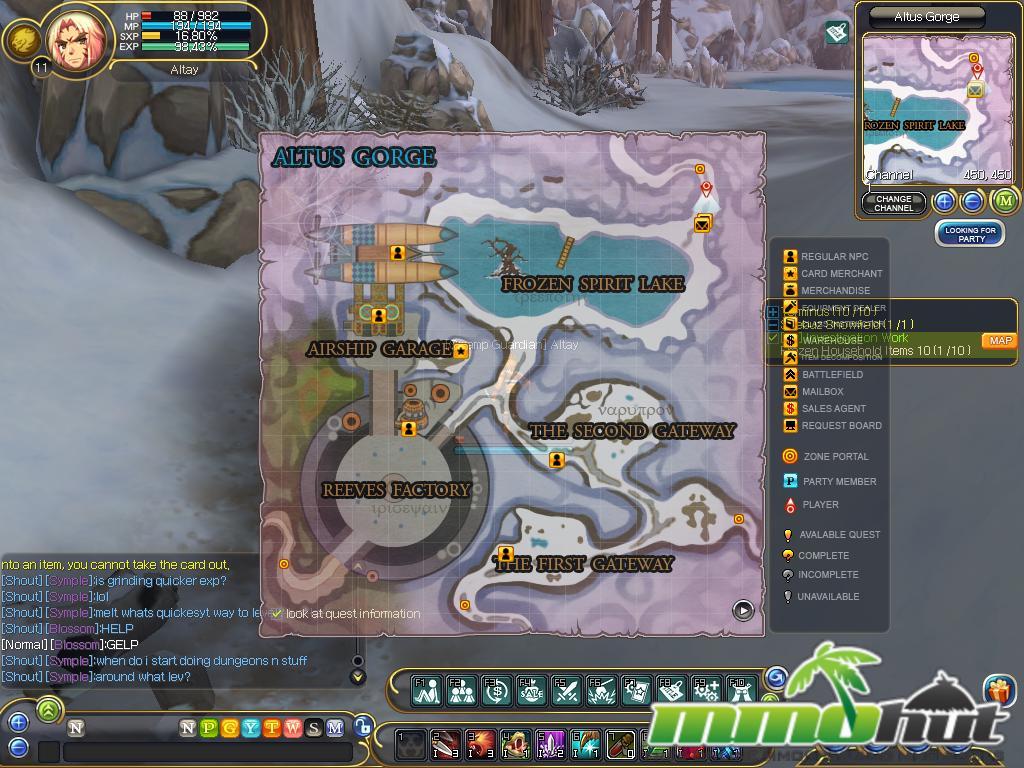Use the skill in hotbar slot 3

(x=481, y=745)
